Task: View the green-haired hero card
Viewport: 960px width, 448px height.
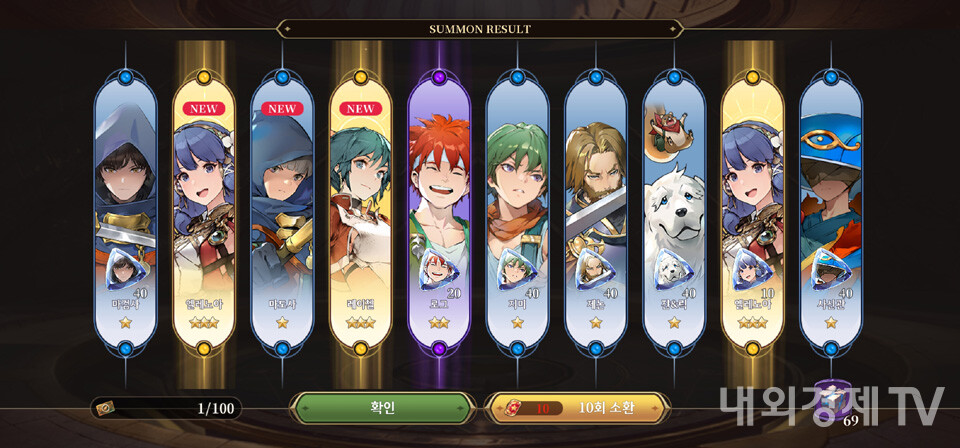Action: (517, 210)
